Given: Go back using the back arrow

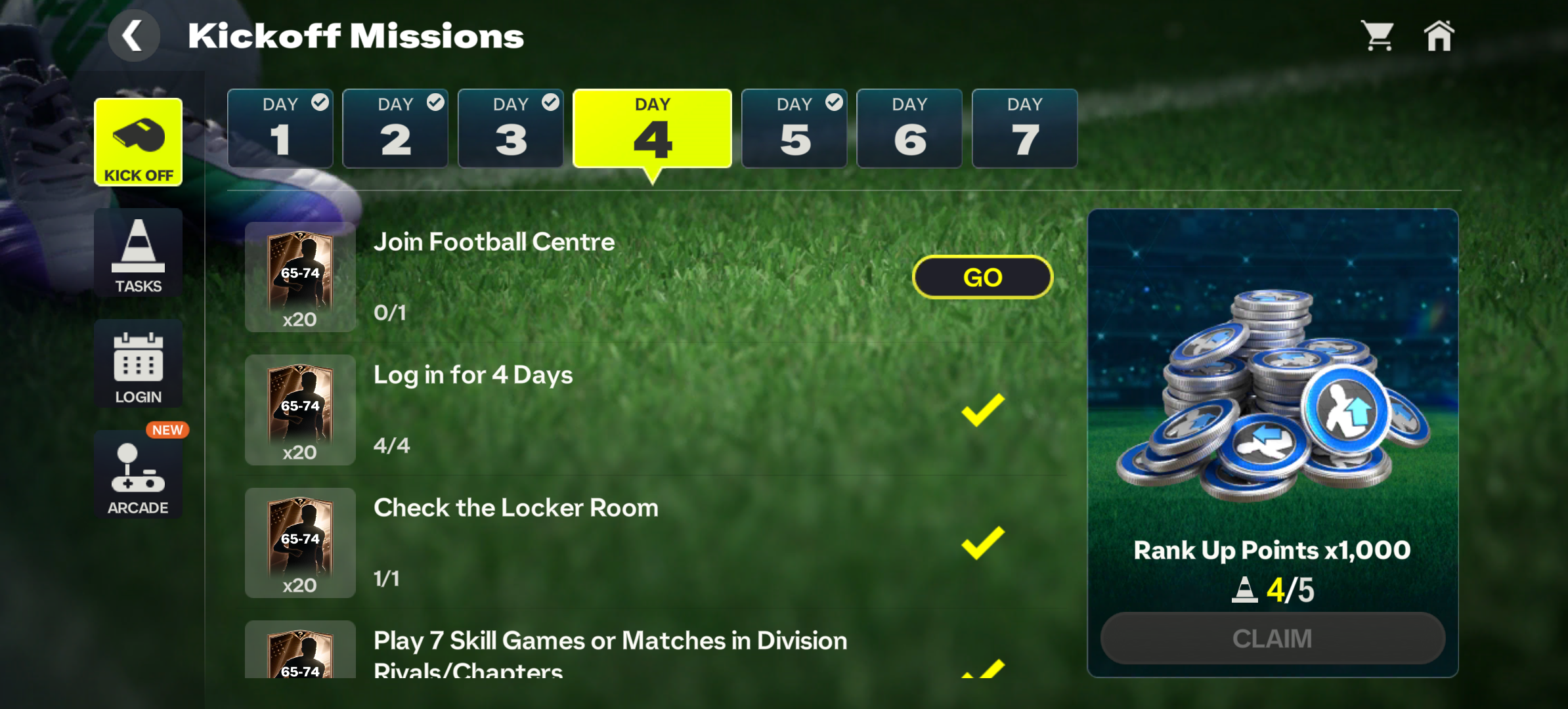Looking at the screenshot, I should [x=133, y=36].
